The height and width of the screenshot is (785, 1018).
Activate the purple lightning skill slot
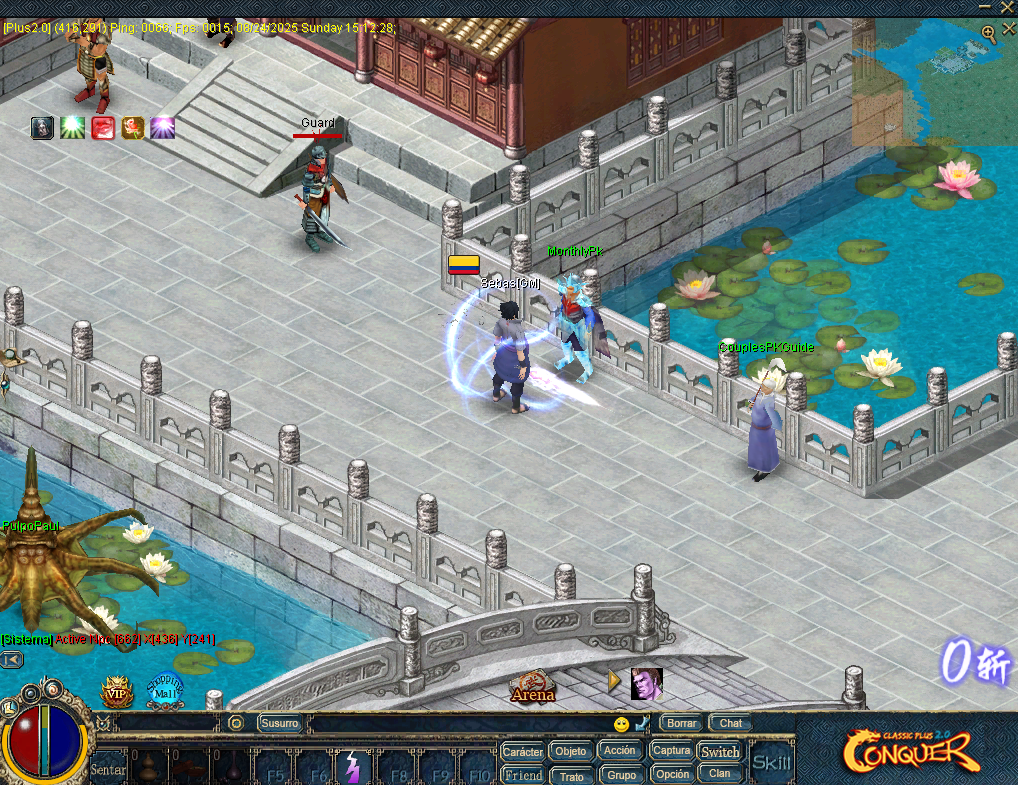click(x=352, y=767)
